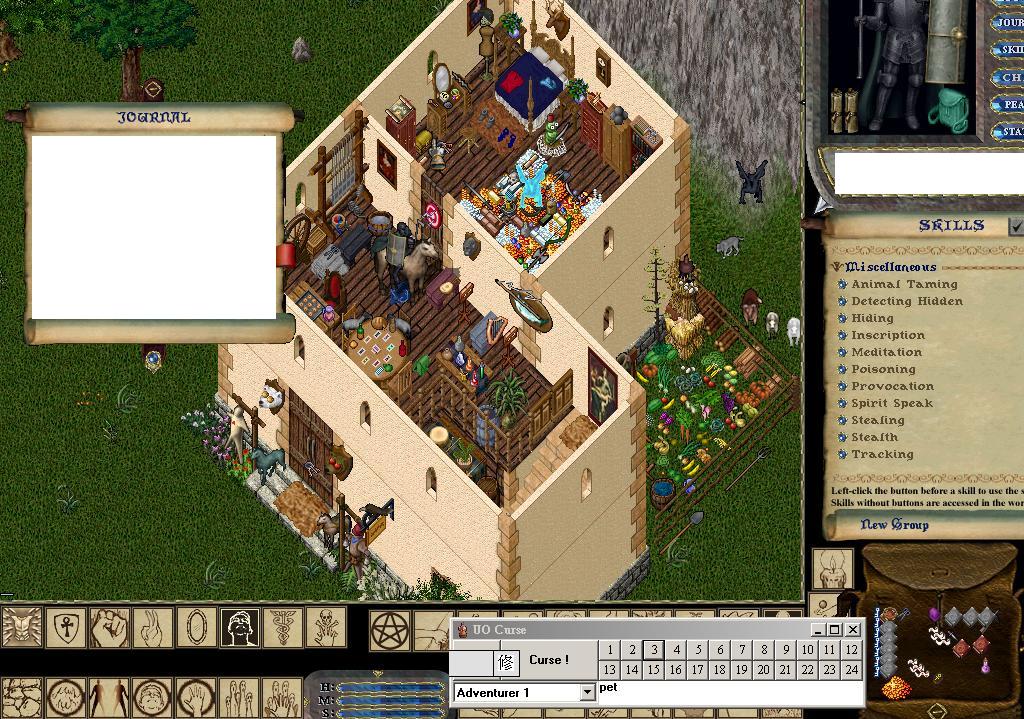Image resolution: width=1024 pixels, height=719 pixels.
Task: Use the Meditation skill
Action: (843, 352)
